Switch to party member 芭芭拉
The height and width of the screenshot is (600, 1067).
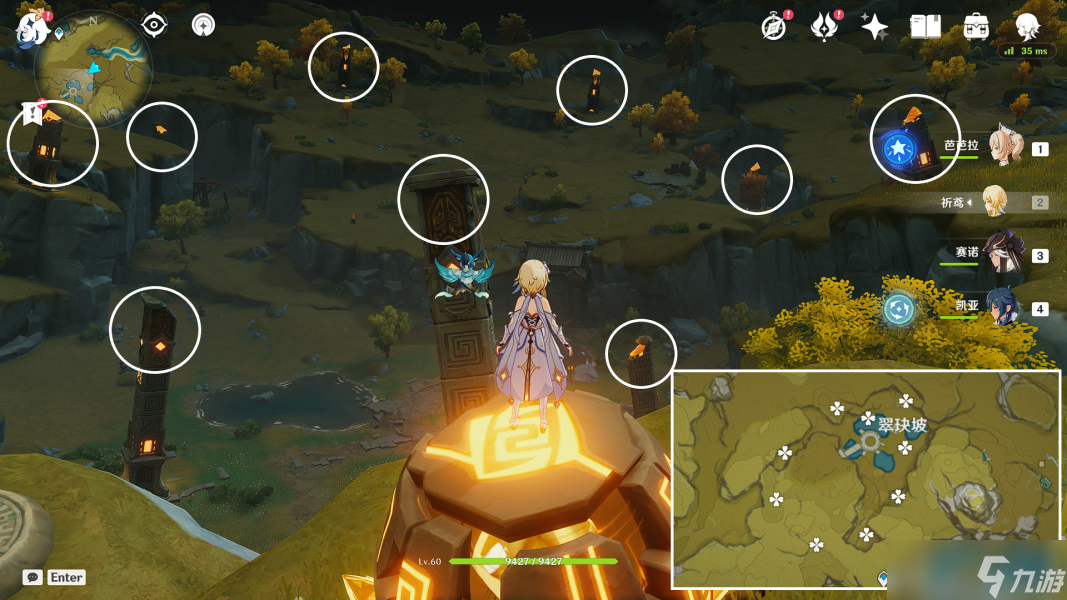tap(1004, 148)
